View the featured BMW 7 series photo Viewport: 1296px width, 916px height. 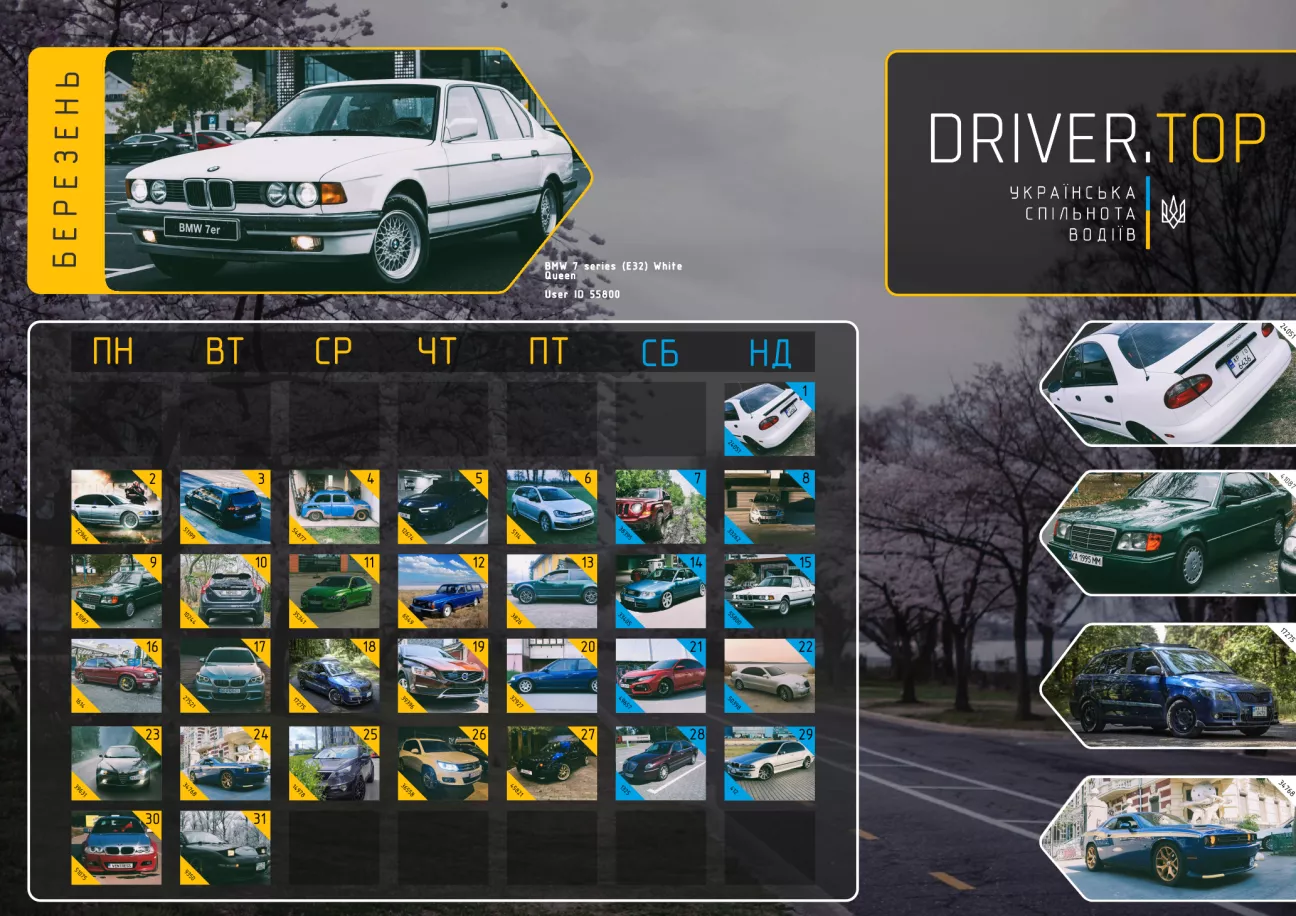[x=345, y=171]
